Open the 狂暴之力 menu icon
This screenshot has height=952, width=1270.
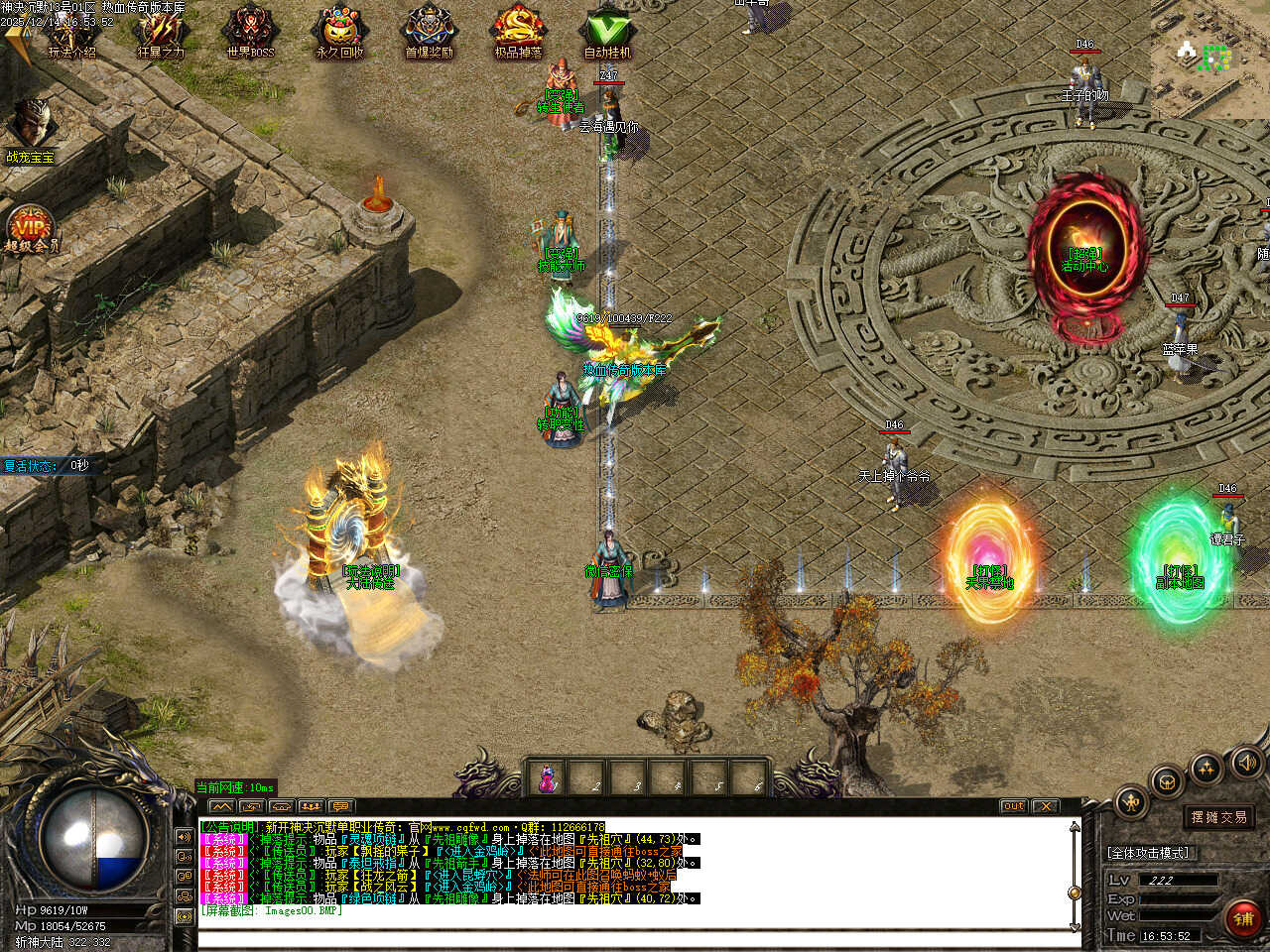(x=160, y=33)
